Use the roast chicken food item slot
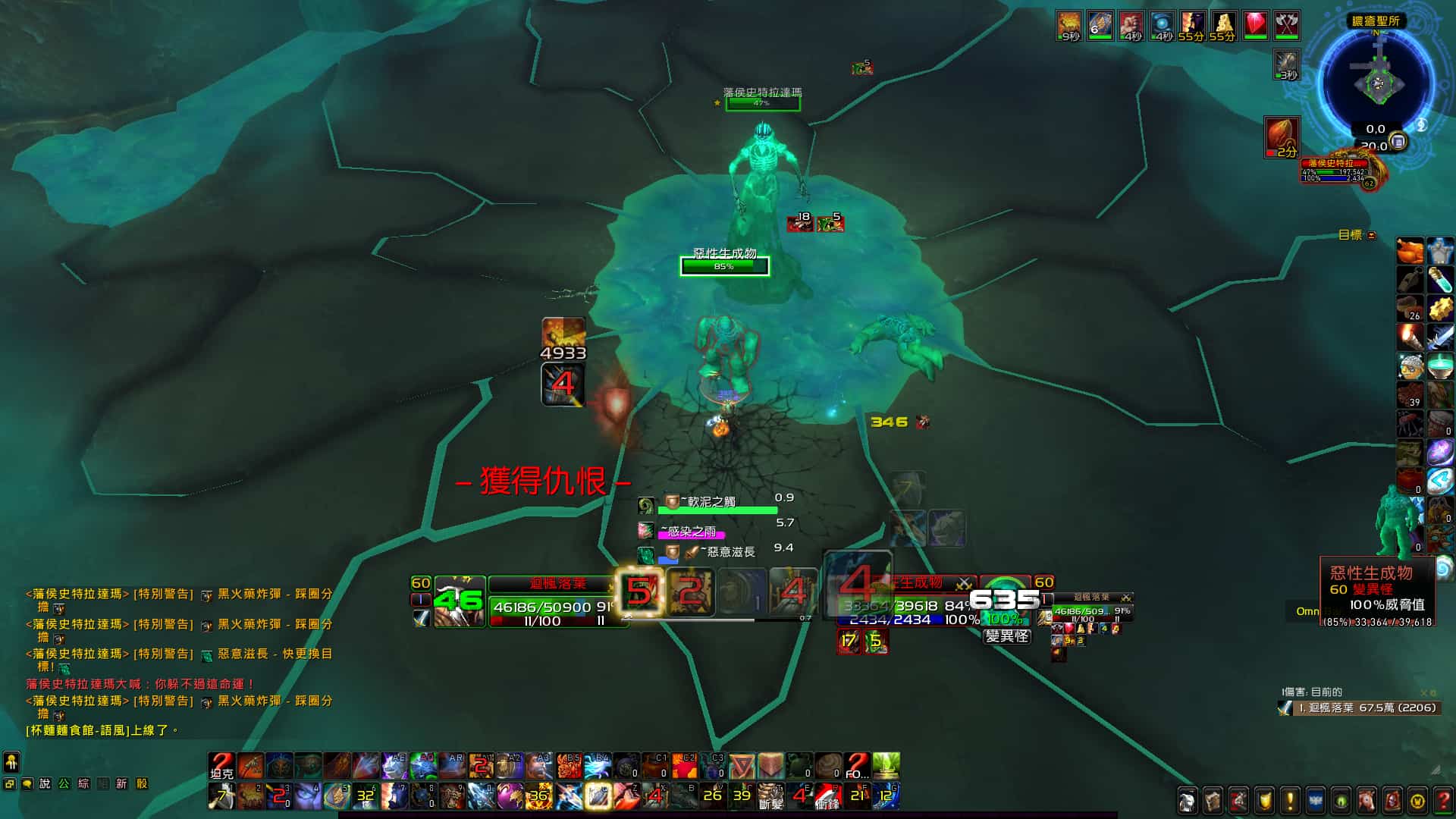Viewport: 1456px width, 819px height. 1410,251
